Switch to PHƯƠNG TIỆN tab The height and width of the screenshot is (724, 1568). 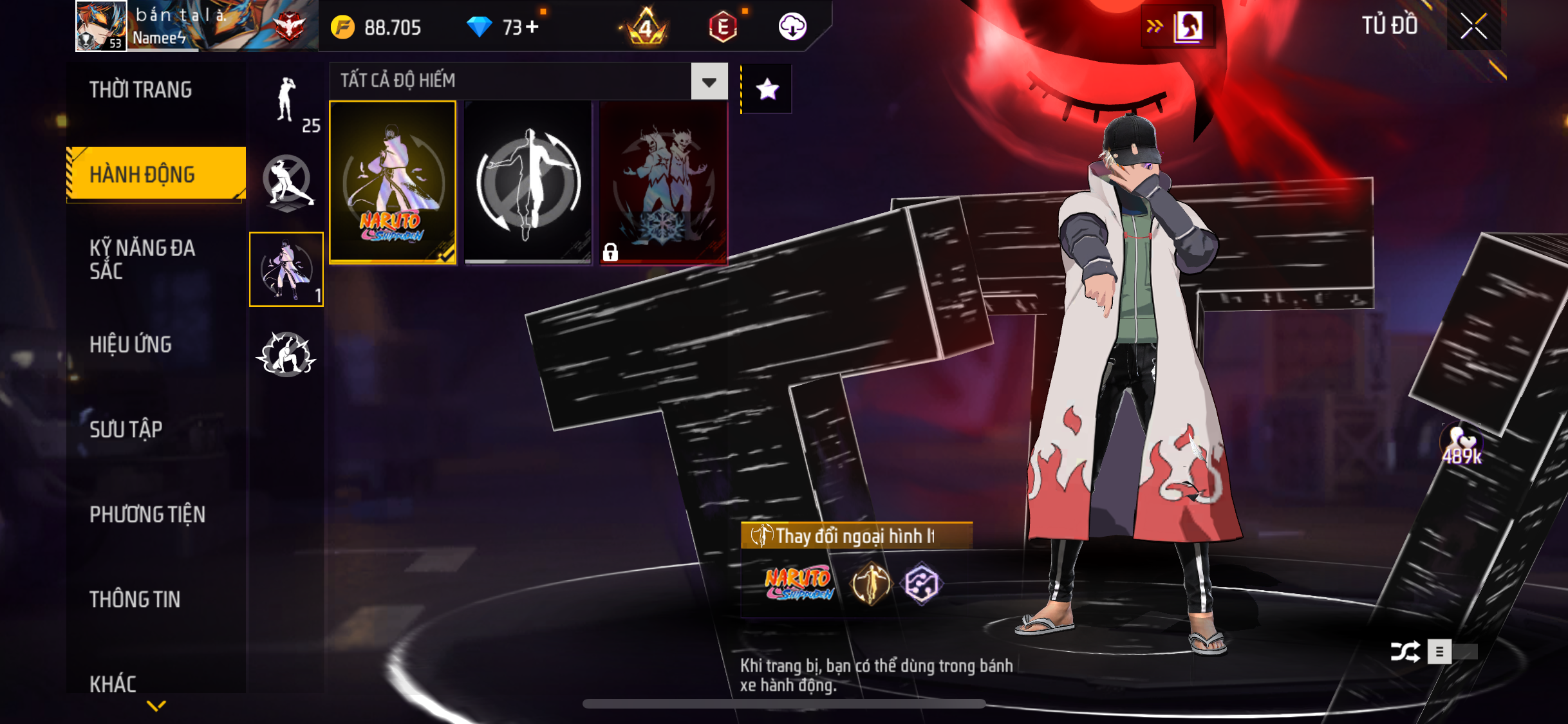pos(147,514)
